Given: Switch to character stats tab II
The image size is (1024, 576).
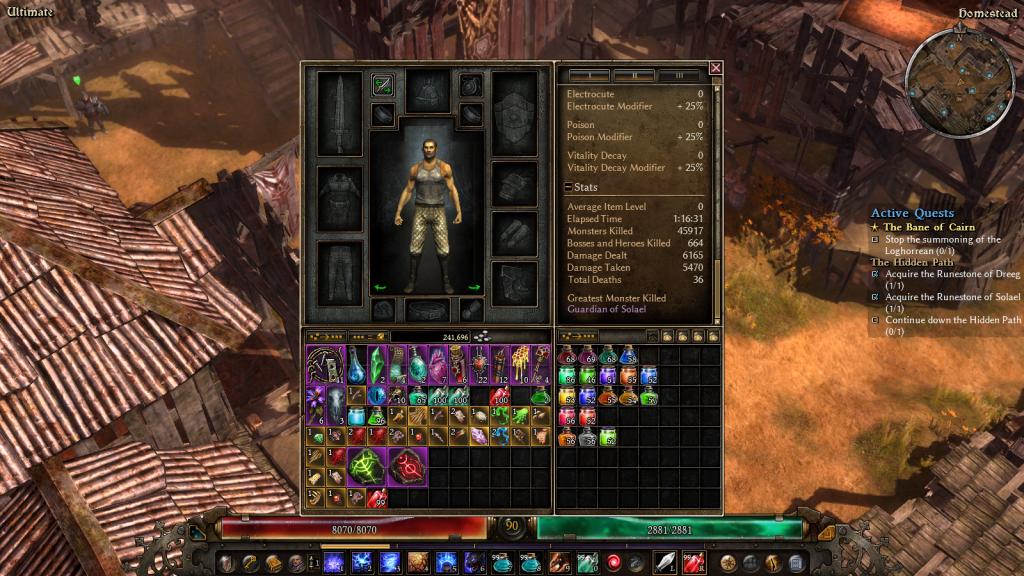Looking at the screenshot, I should pos(632,76).
